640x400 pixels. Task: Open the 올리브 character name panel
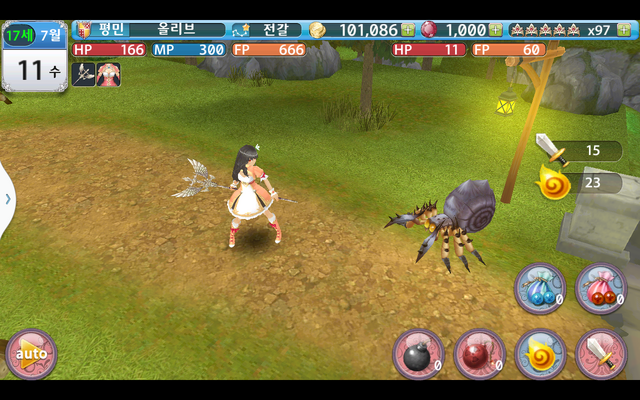point(176,30)
